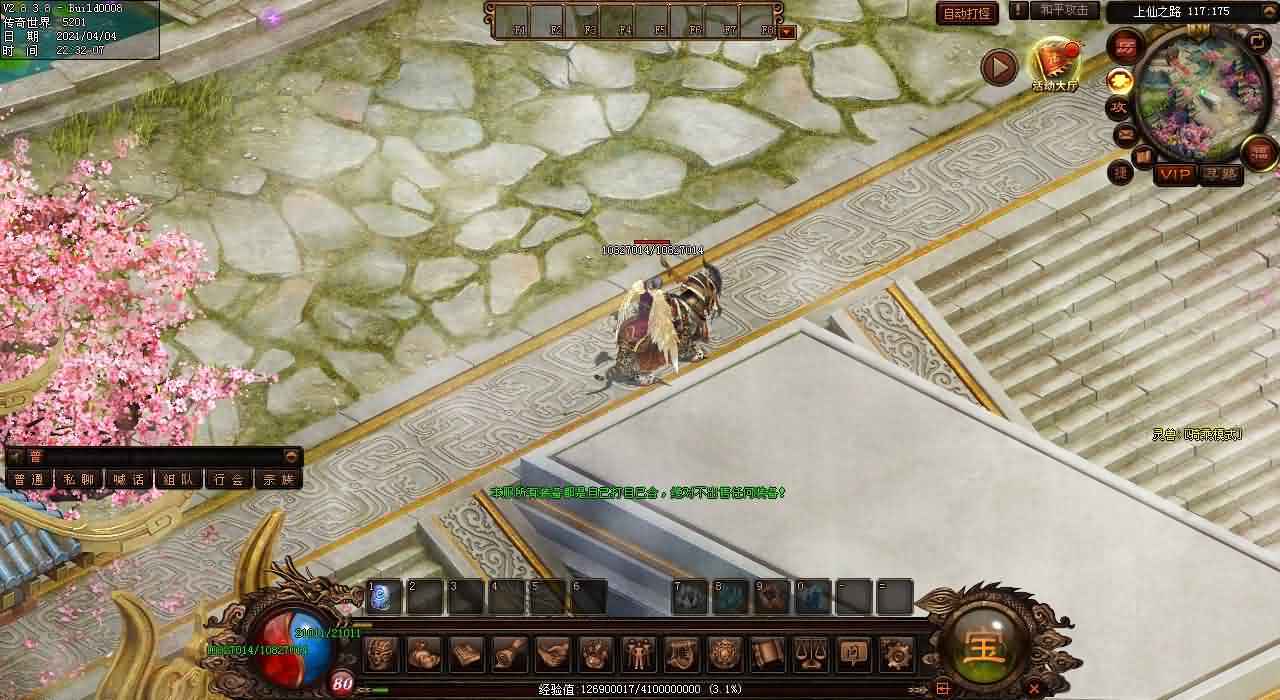Open the handshake icon in menu bar
The width and height of the screenshot is (1280, 700).
552,654
